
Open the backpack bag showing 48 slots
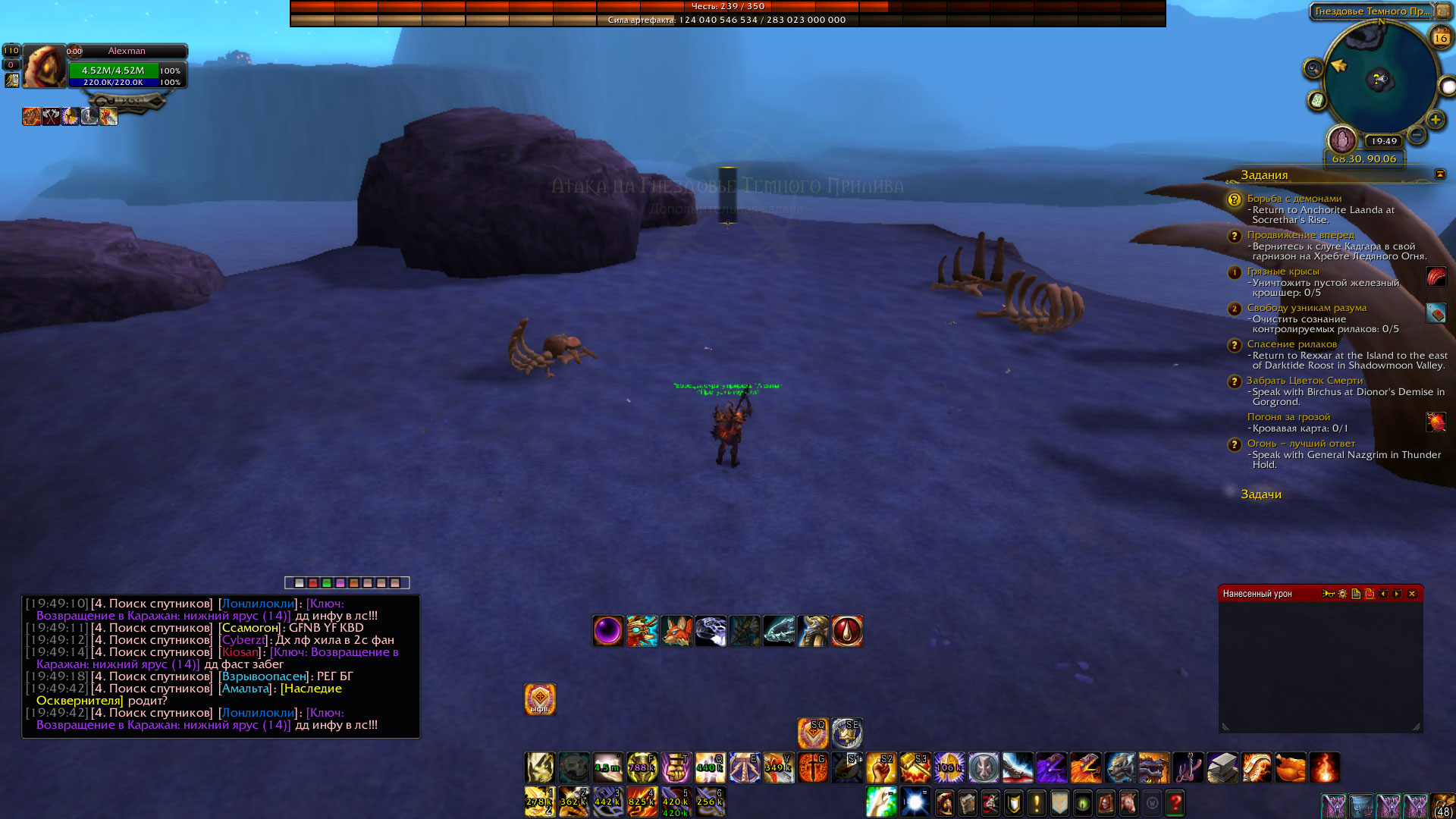[x=1442, y=805]
